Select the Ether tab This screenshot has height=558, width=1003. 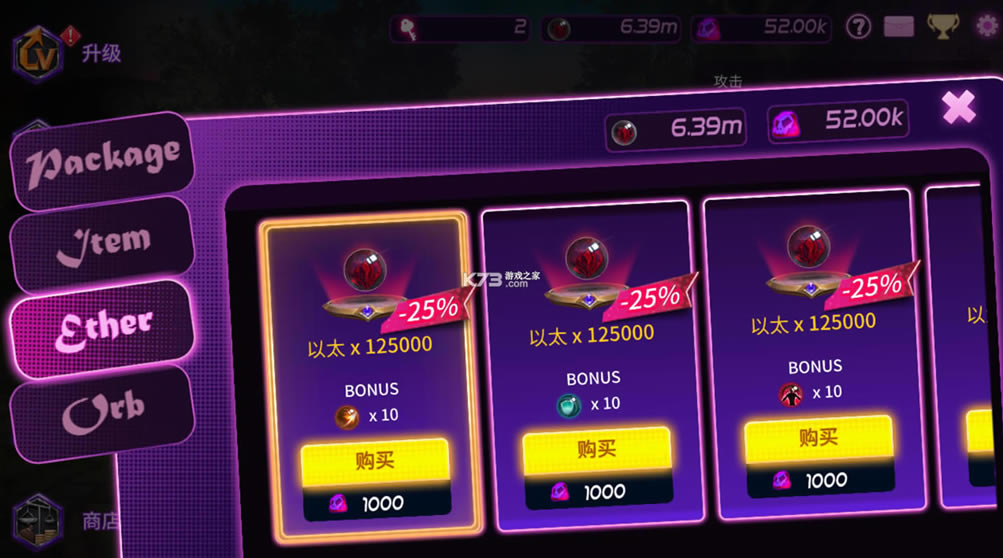tap(102, 326)
